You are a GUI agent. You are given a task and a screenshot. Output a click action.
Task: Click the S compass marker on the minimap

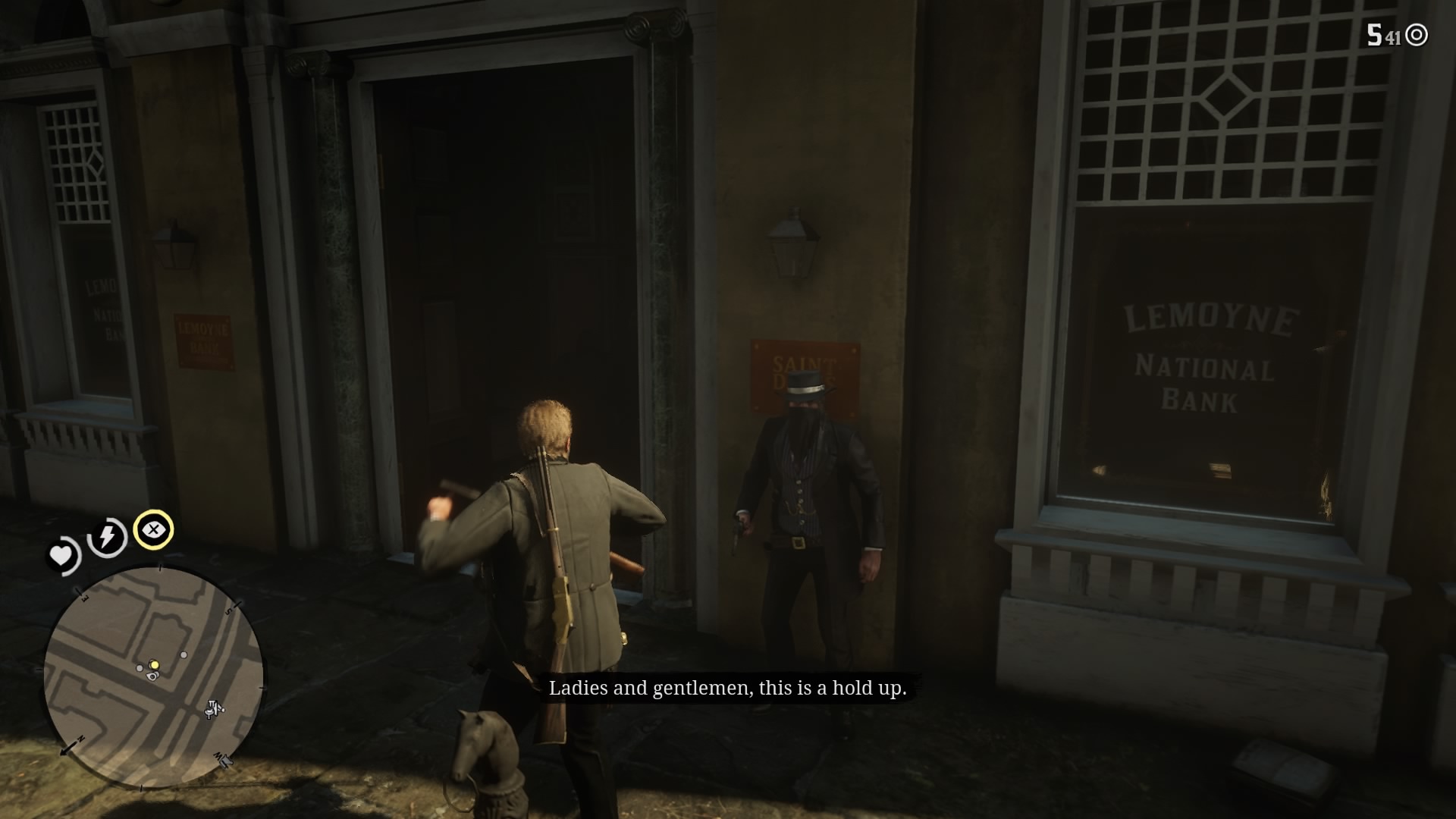228,610
